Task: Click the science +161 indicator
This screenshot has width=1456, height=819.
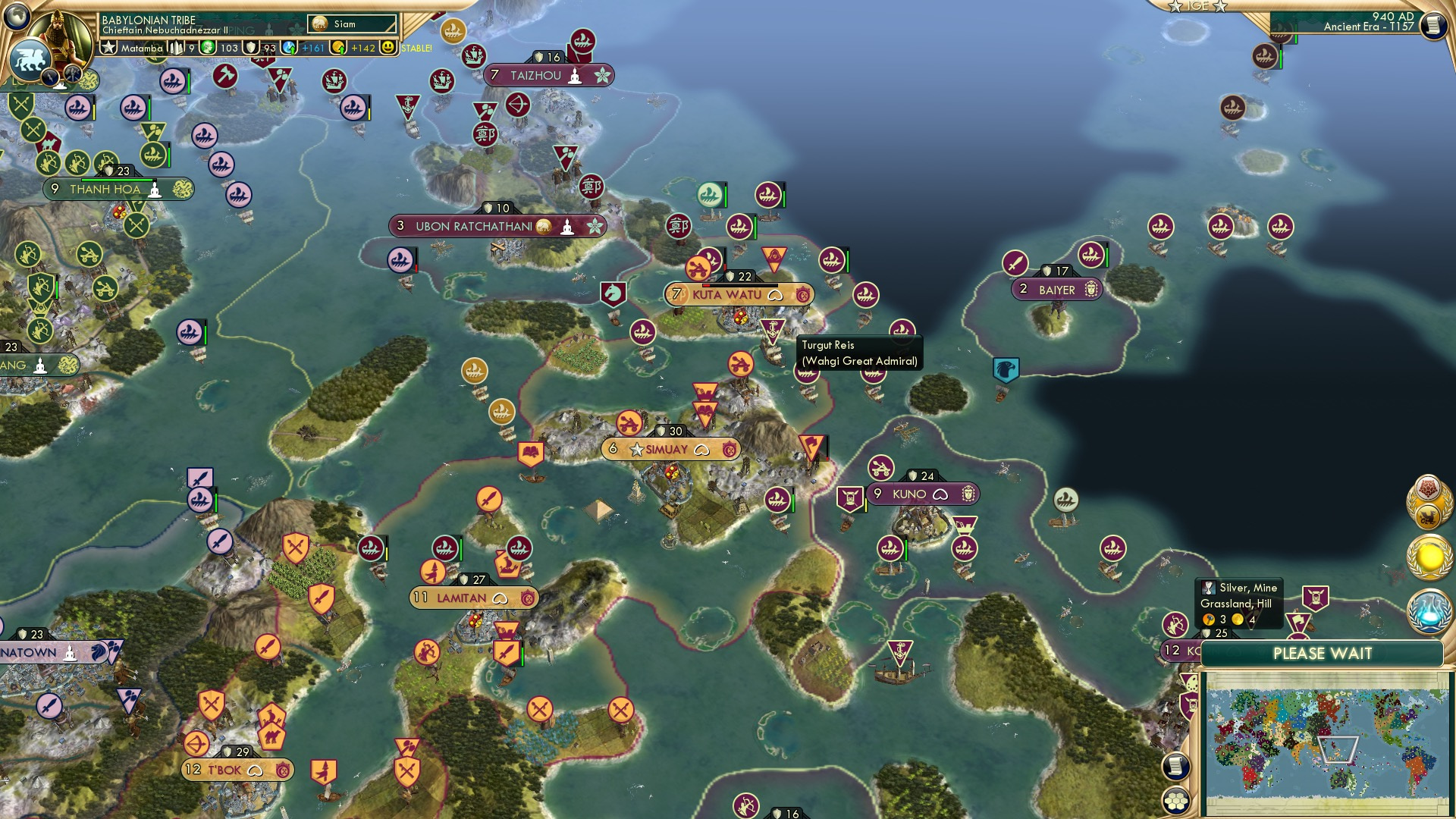Action: click(312, 47)
